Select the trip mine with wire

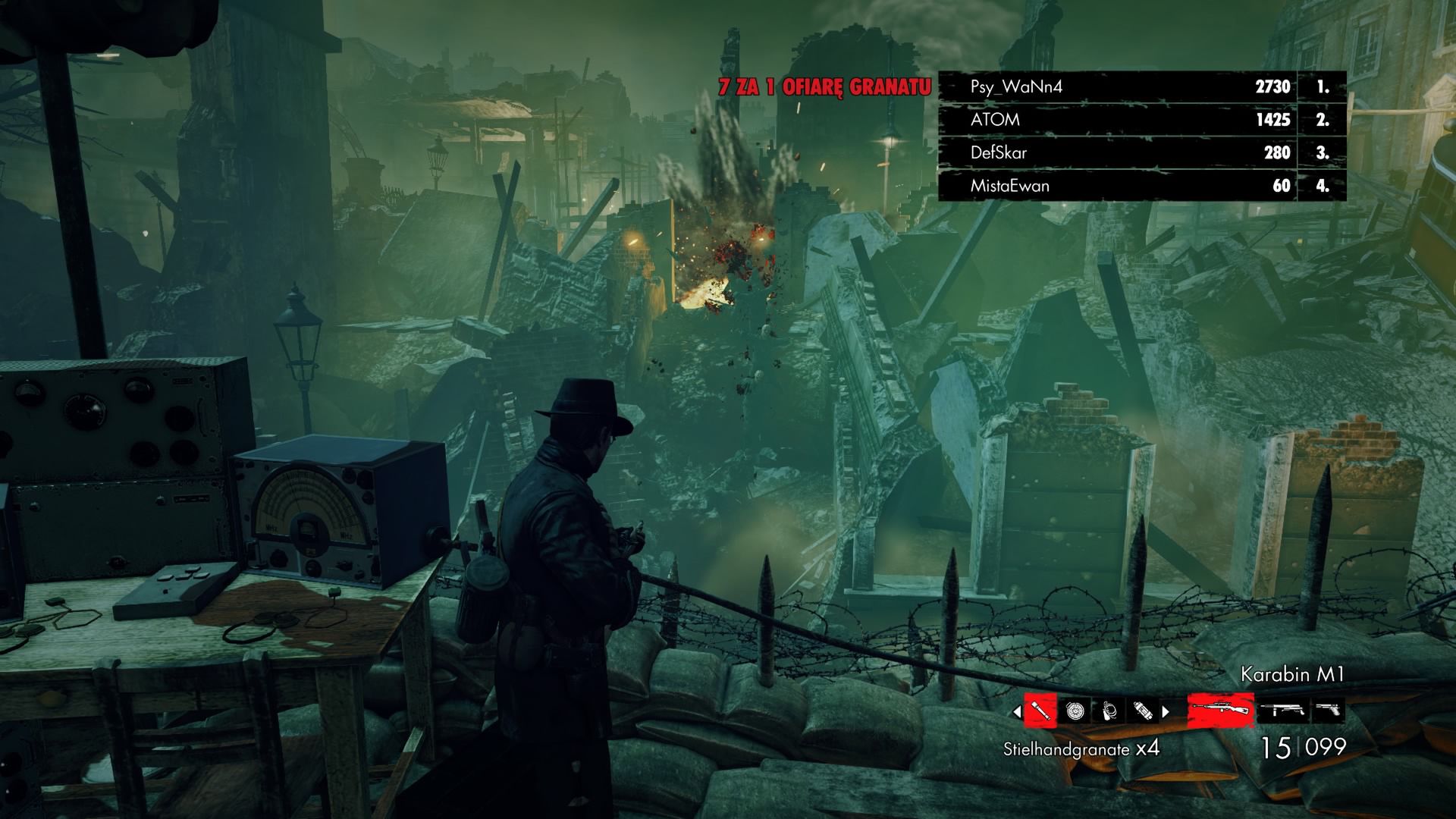[x=1109, y=711]
